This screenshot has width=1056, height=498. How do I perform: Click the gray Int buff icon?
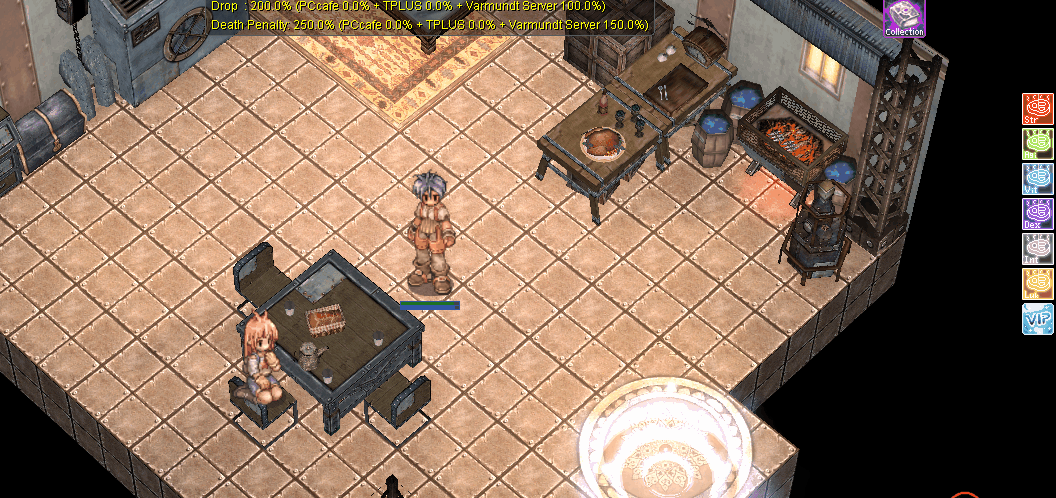tap(1038, 248)
